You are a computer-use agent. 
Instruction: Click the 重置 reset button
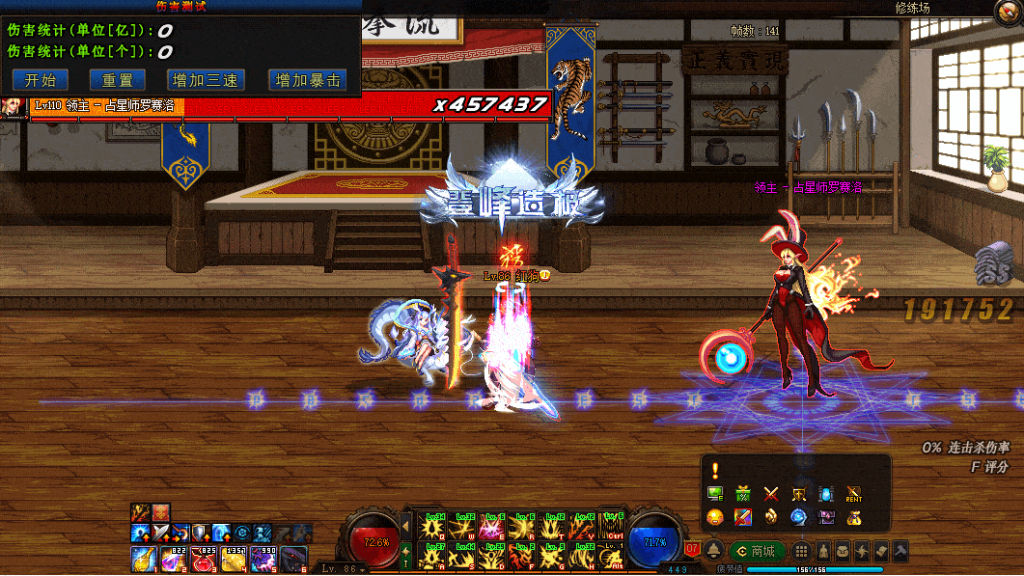point(117,81)
